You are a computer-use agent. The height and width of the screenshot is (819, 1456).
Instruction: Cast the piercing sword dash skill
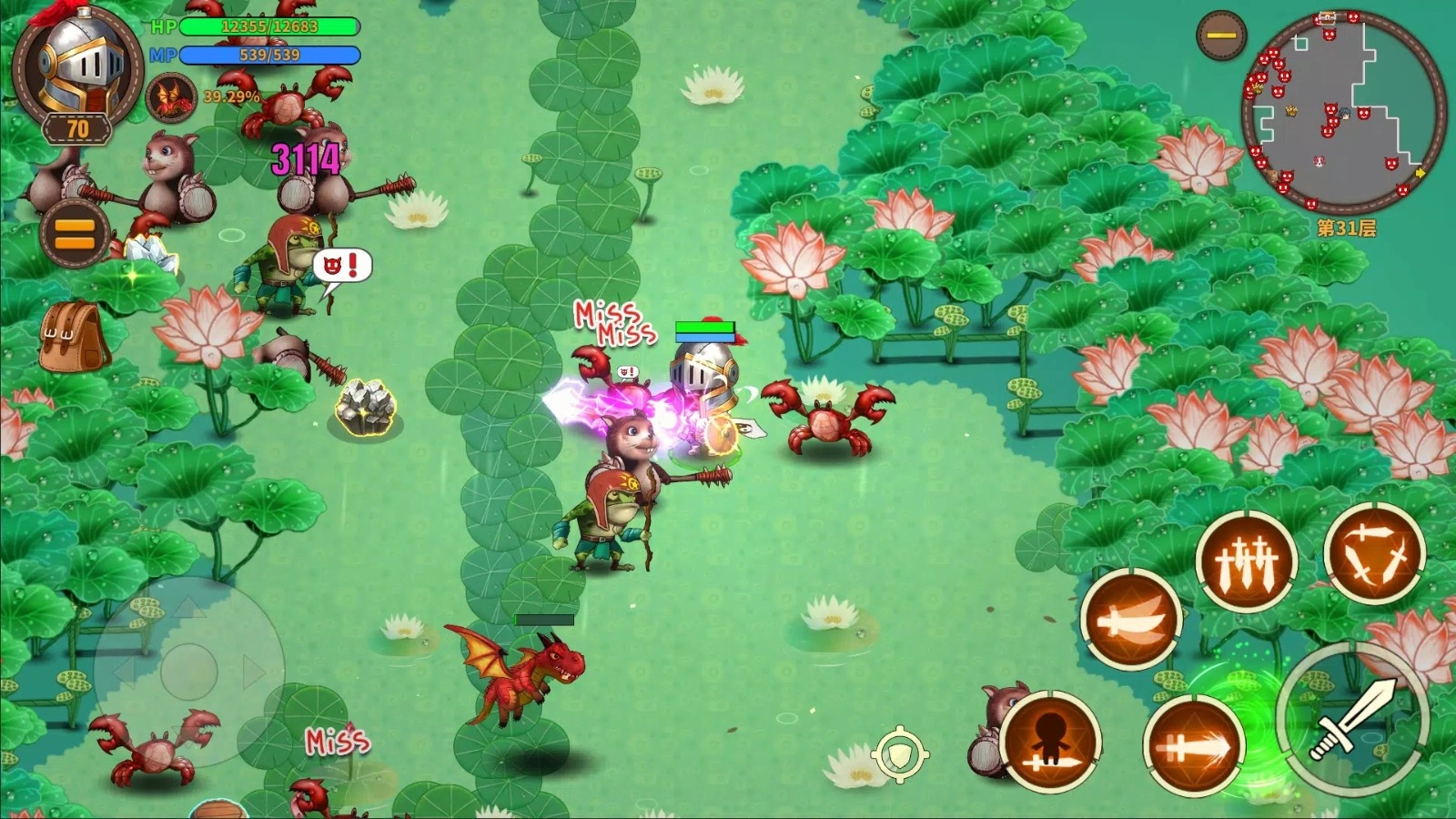[1192, 746]
